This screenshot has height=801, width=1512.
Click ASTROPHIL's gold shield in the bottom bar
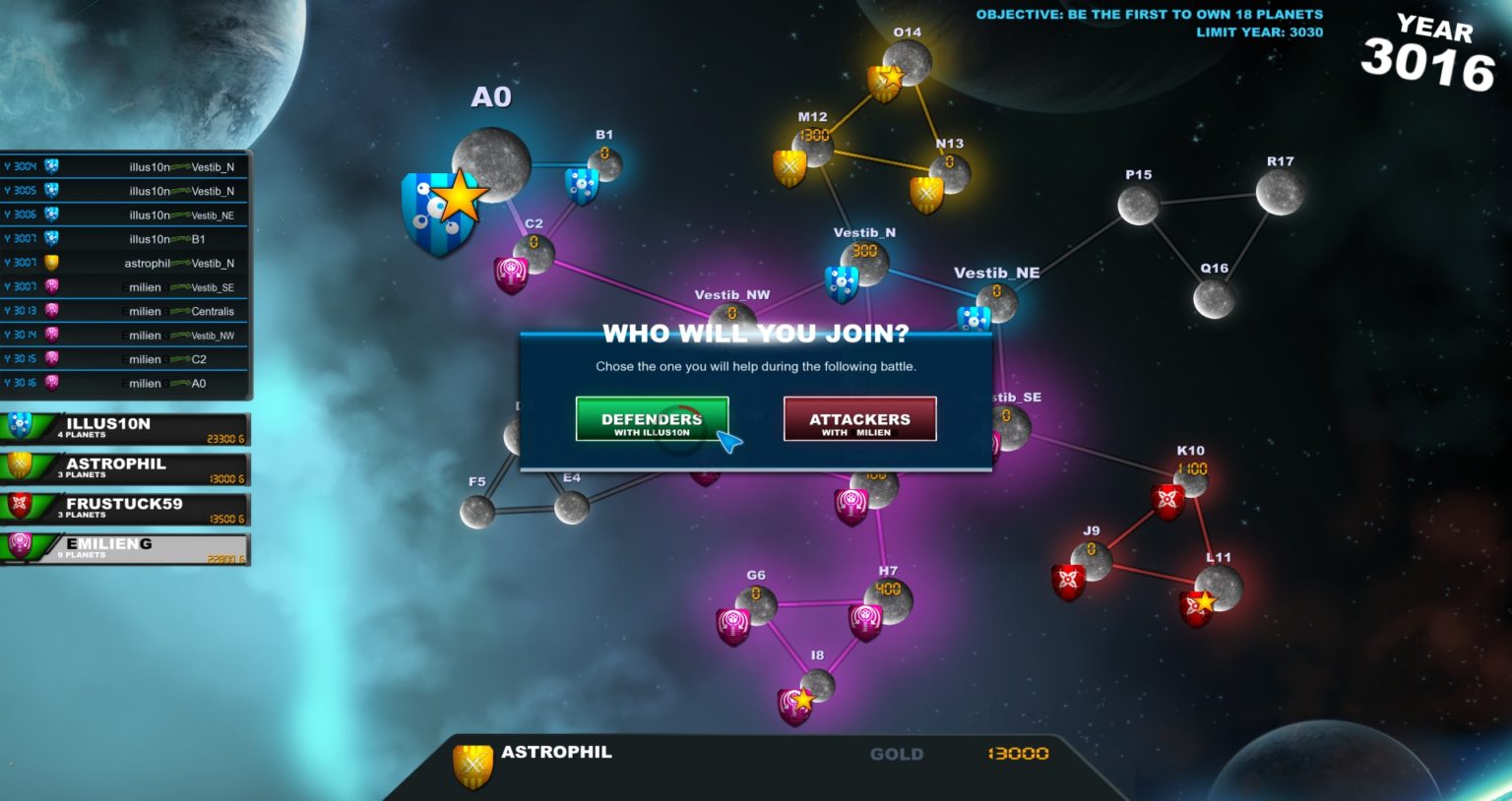472,763
